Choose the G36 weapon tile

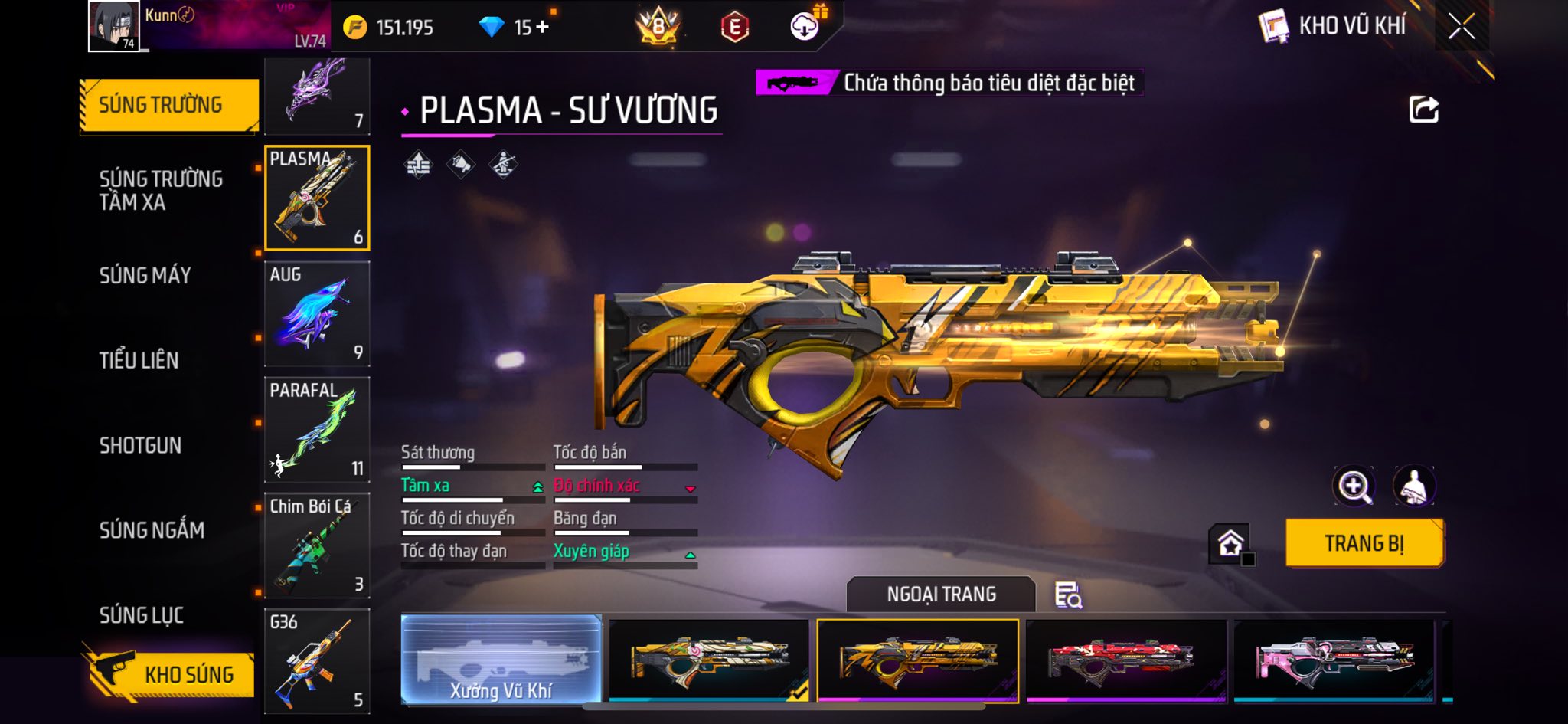[x=317, y=660]
